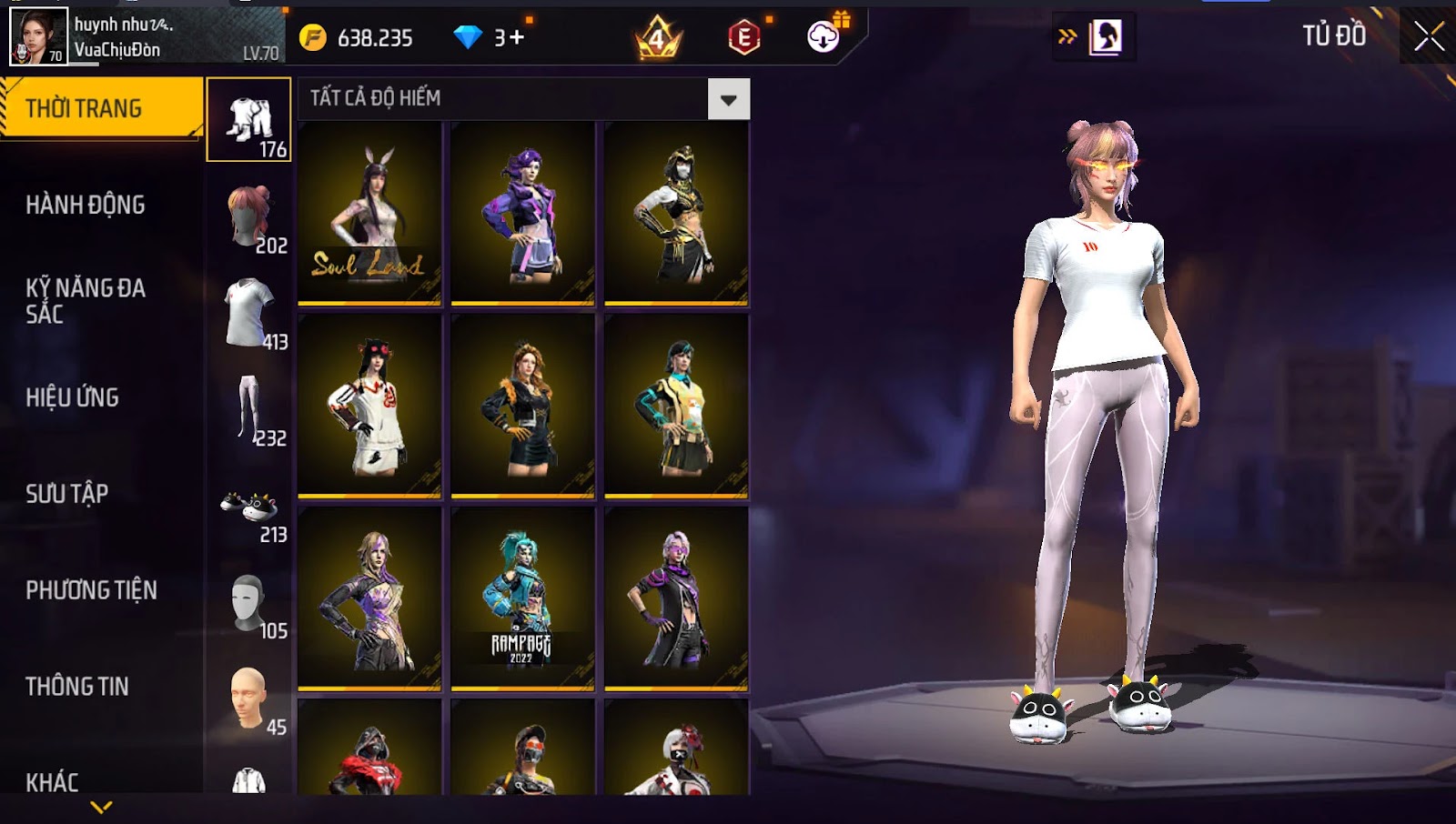
Task: Open the HÀNH ĐỘNG category
Action: click(86, 205)
